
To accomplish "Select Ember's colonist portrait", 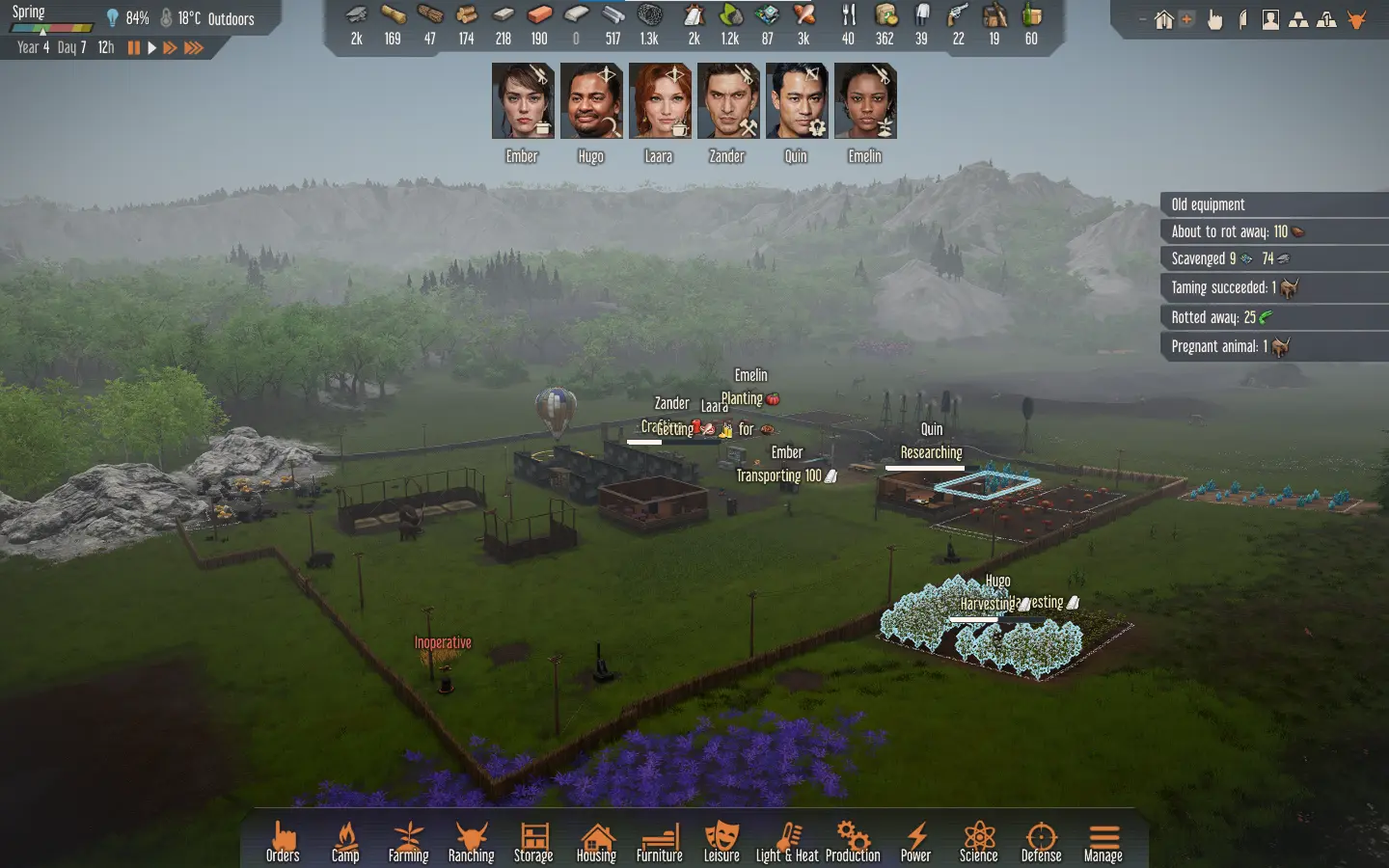I will [x=523, y=101].
